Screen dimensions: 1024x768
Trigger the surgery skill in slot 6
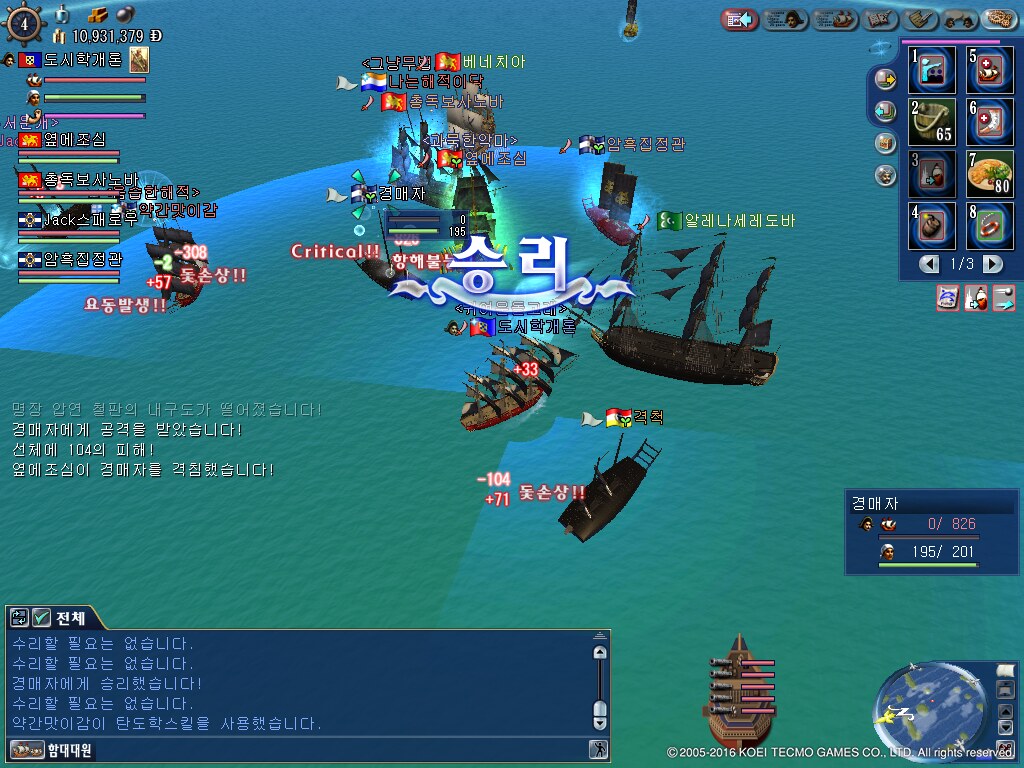point(990,120)
